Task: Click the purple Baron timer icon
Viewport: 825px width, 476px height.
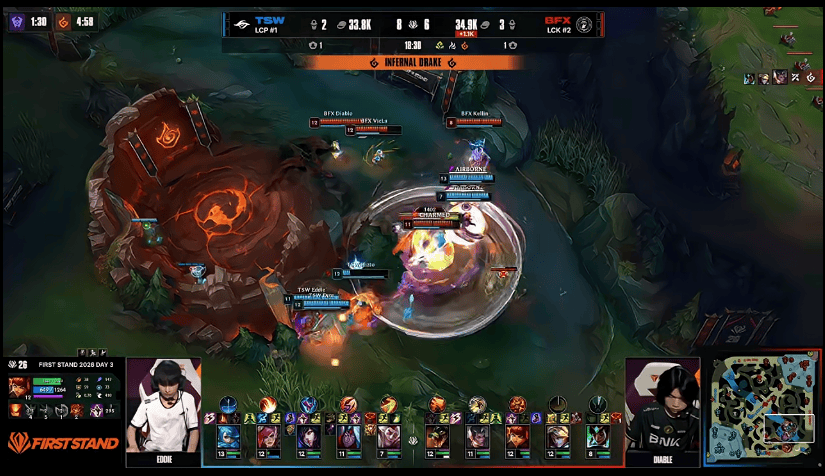Action: (x=15, y=21)
